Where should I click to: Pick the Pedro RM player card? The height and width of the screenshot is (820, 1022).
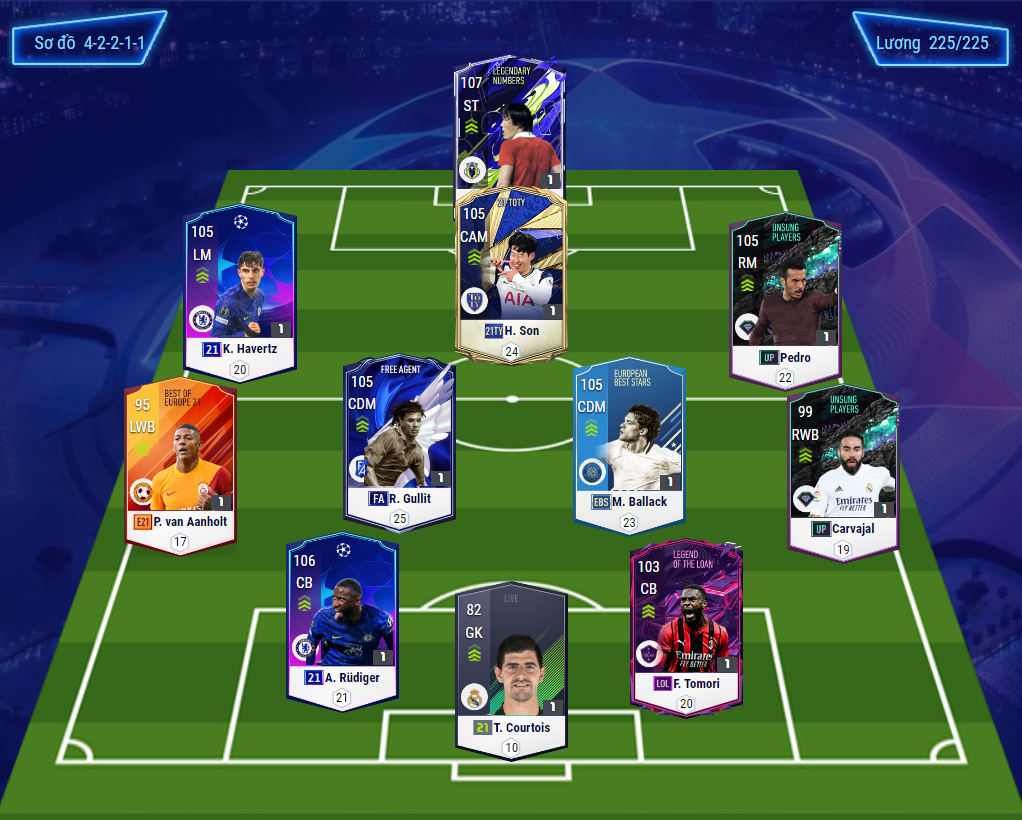pos(785,297)
